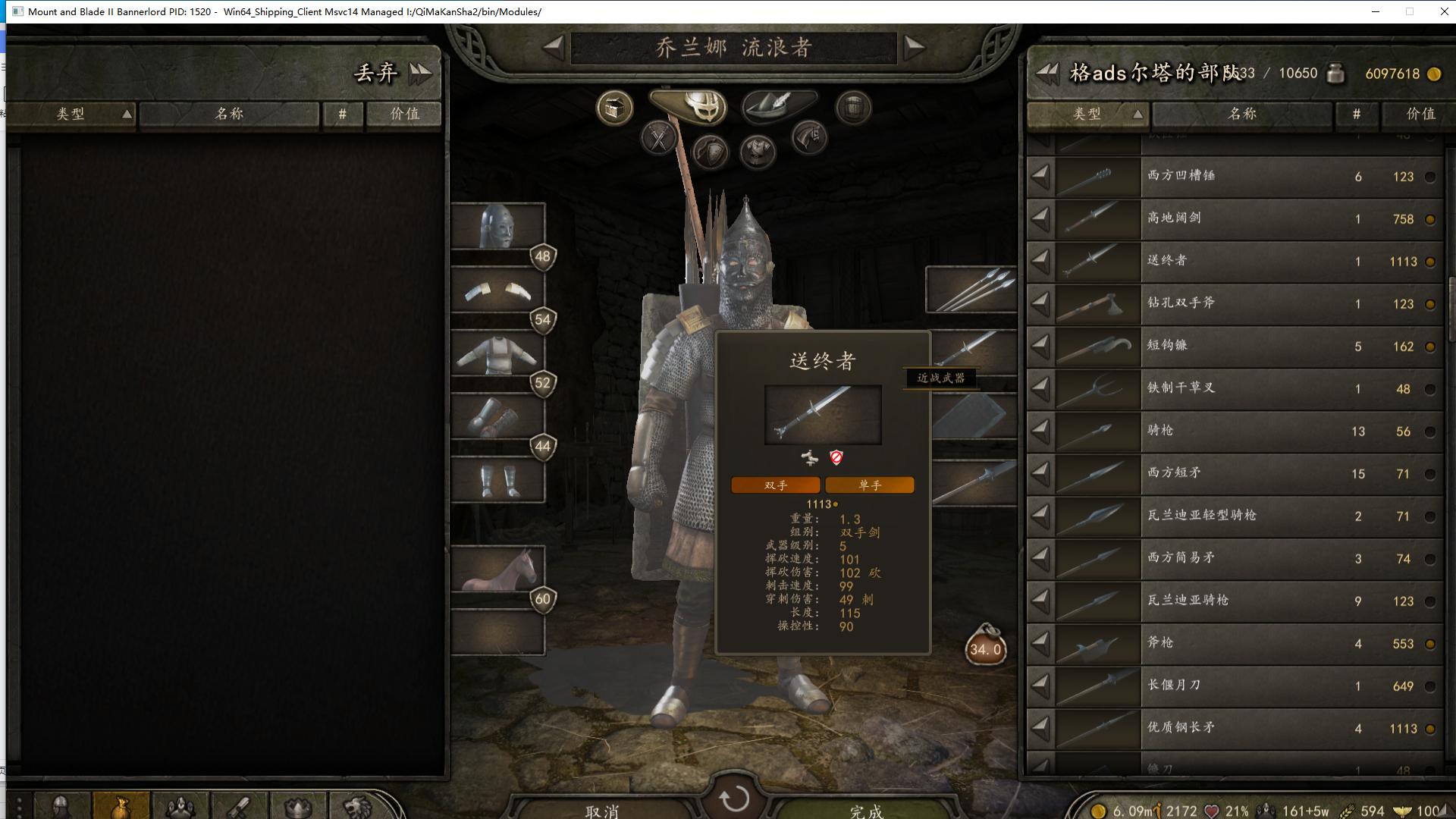
Task: Close the game window
Action: pos(1444,11)
